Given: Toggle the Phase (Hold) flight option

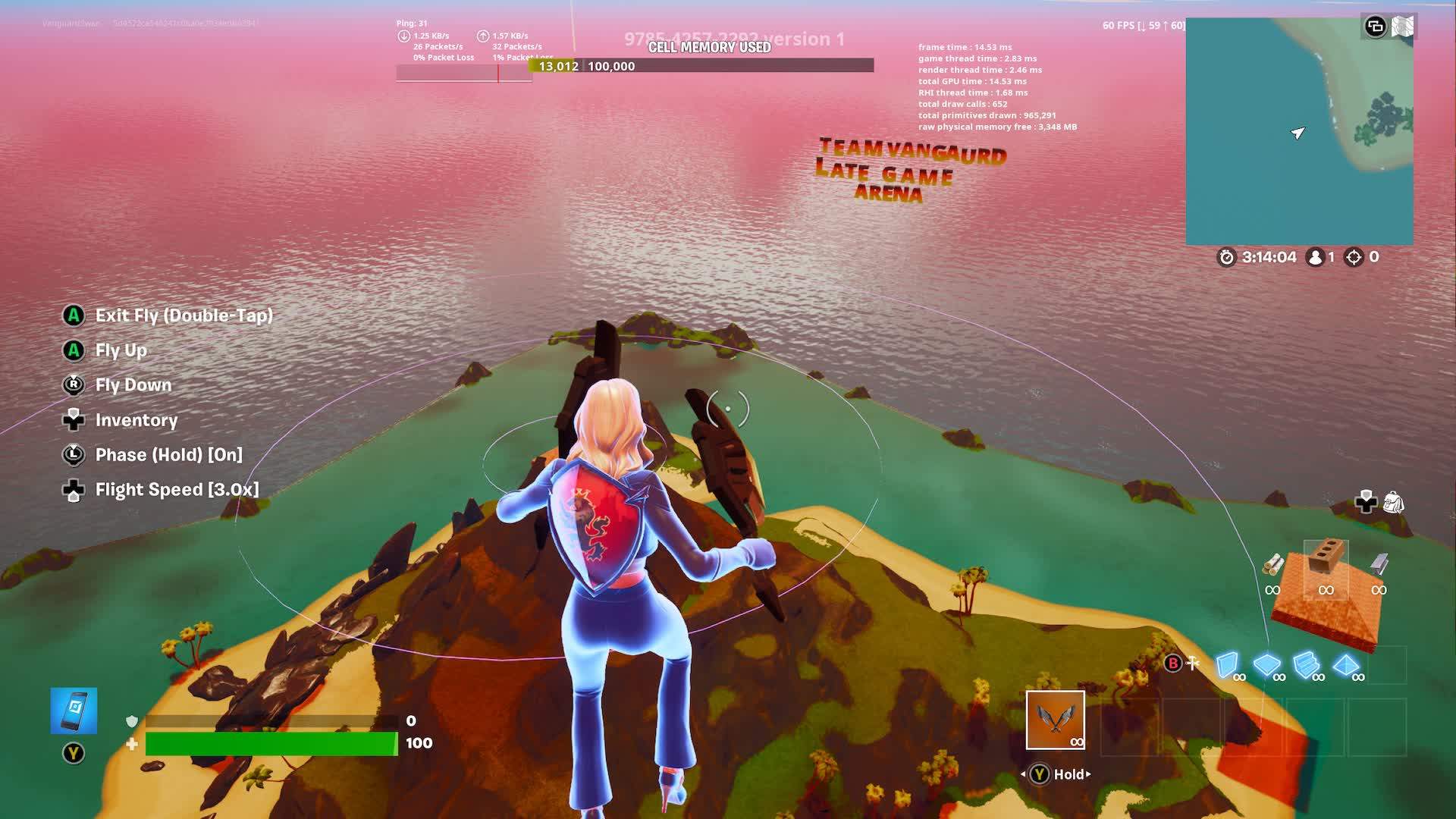Looking at the screenshot, I should (x=168, y=455).
